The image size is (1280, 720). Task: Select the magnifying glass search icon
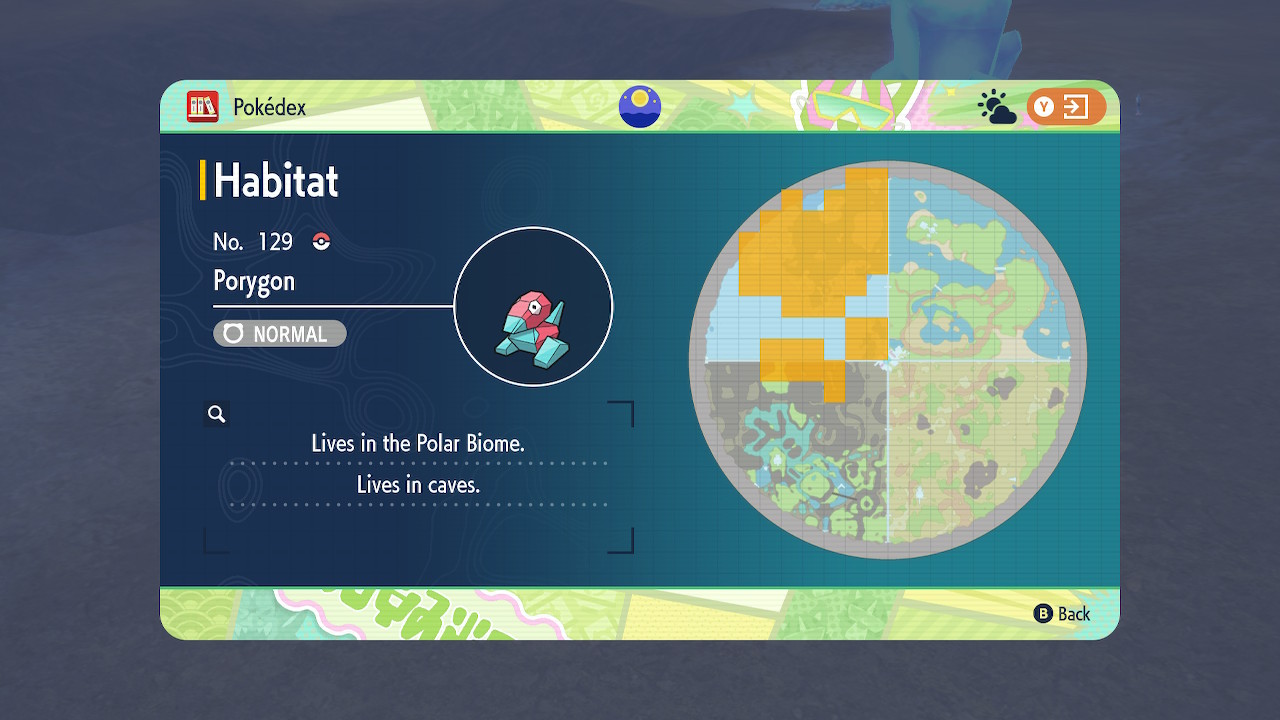217,414
